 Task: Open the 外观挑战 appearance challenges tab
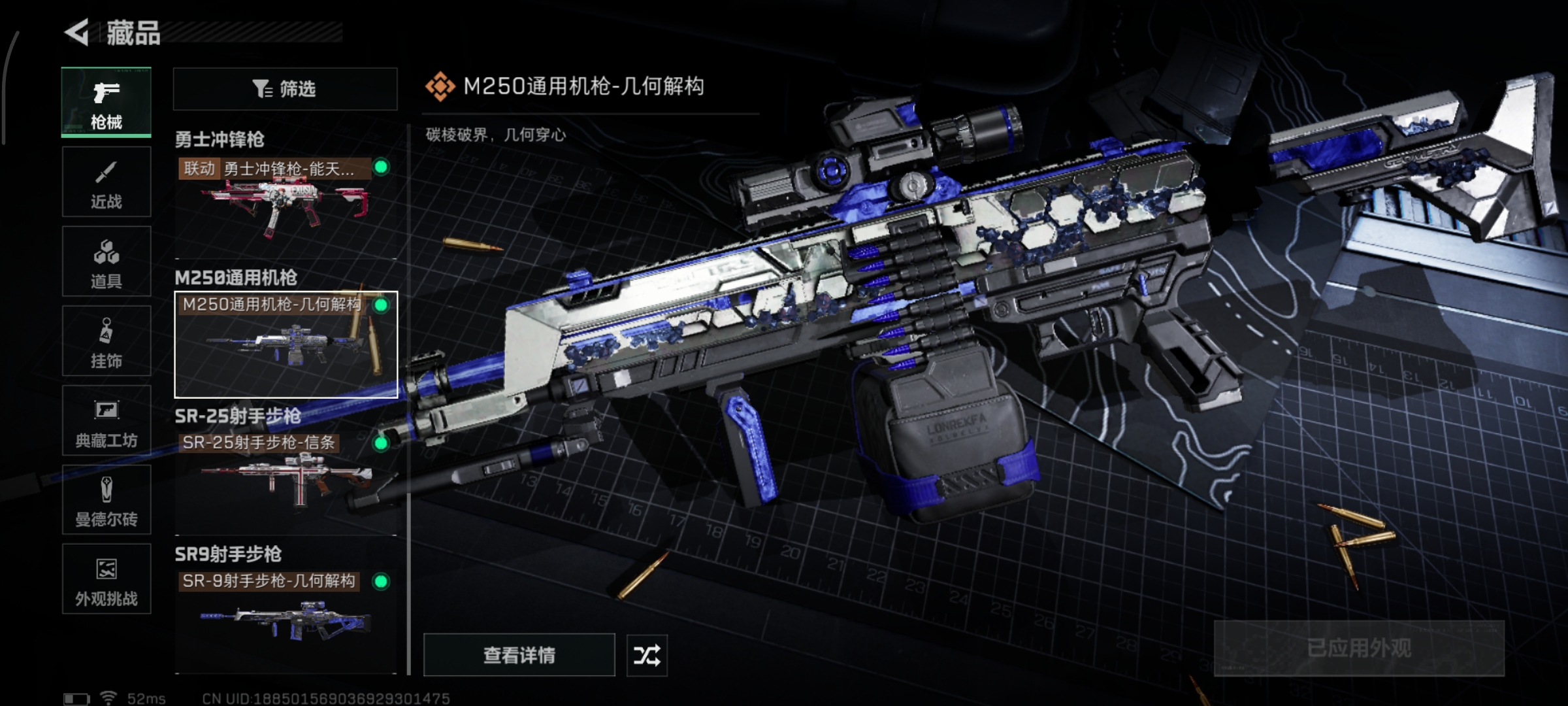(106, 579)
